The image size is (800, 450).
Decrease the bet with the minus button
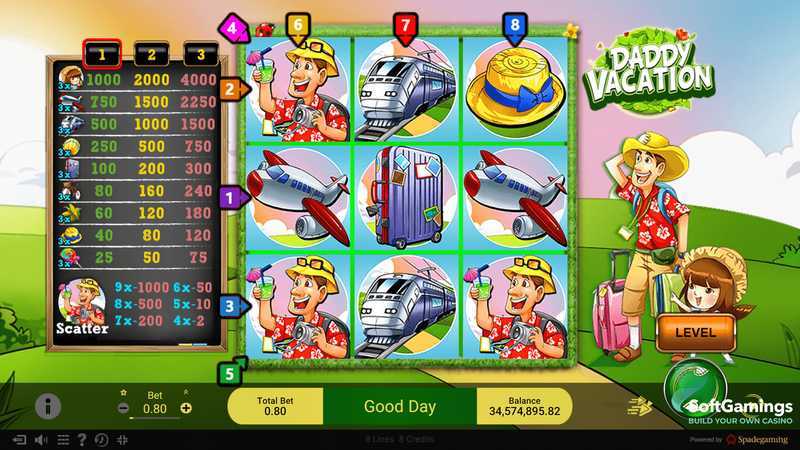click(x=123, y=408)
